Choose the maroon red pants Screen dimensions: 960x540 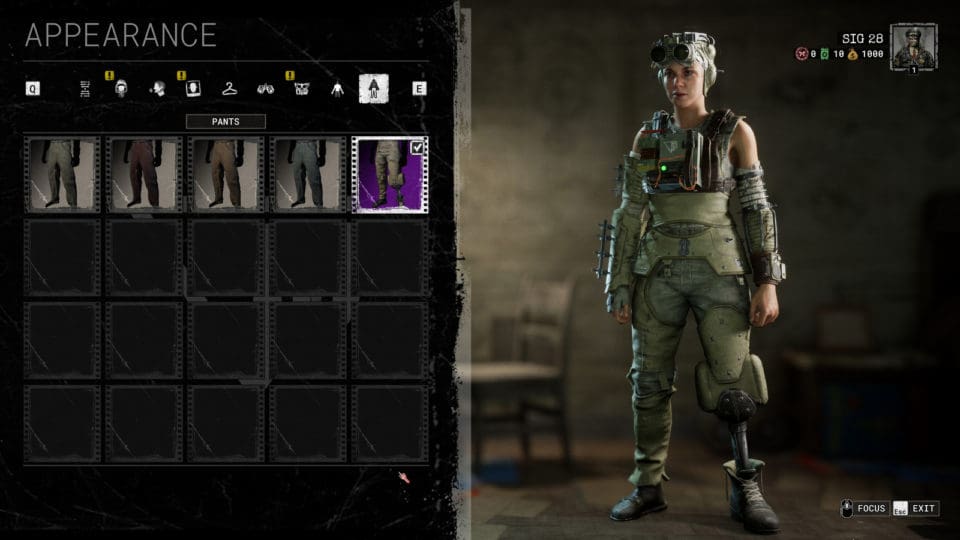coord(144,175)
